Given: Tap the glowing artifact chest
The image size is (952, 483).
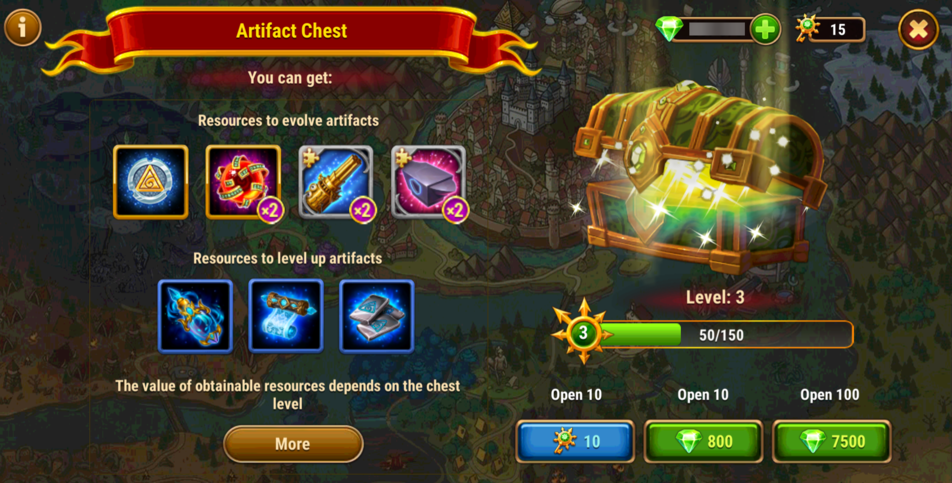Looking at the screenshot, I should click(x=699, y=180).
